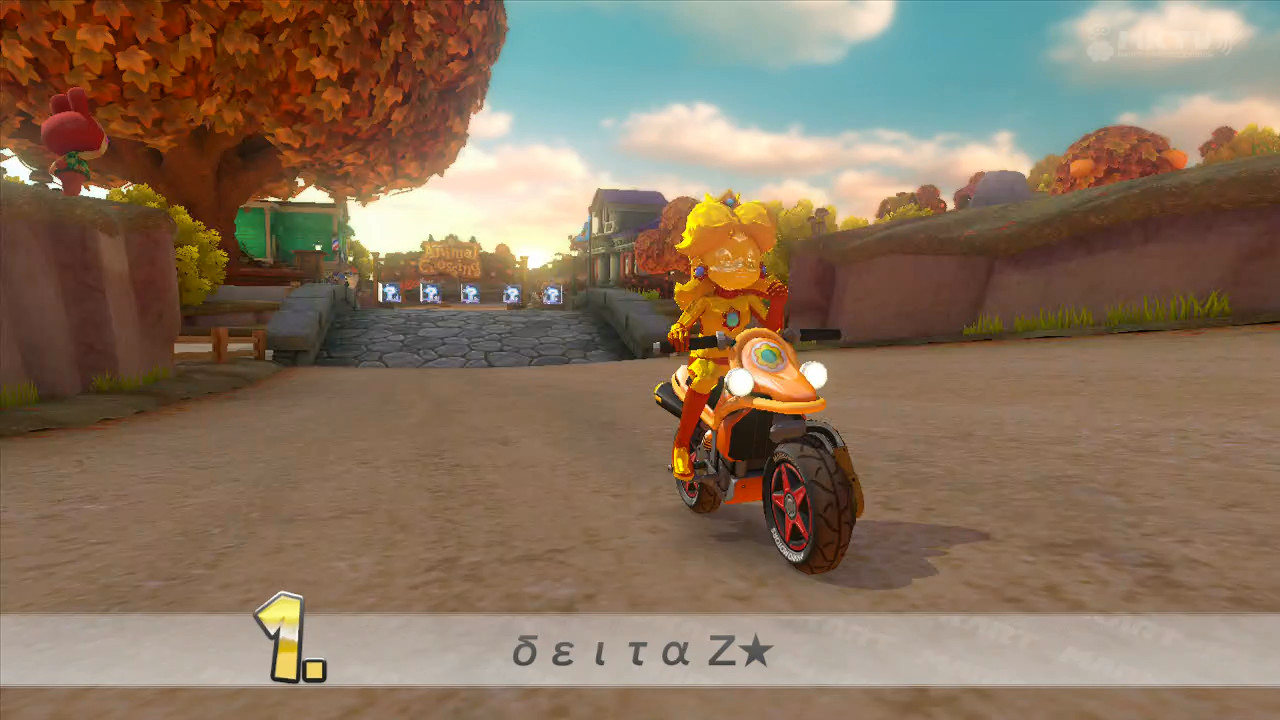This screenshot has width=1280, height=720.
Task: Click the Animal Crossing gate sign
Action: tap(452, 258)
